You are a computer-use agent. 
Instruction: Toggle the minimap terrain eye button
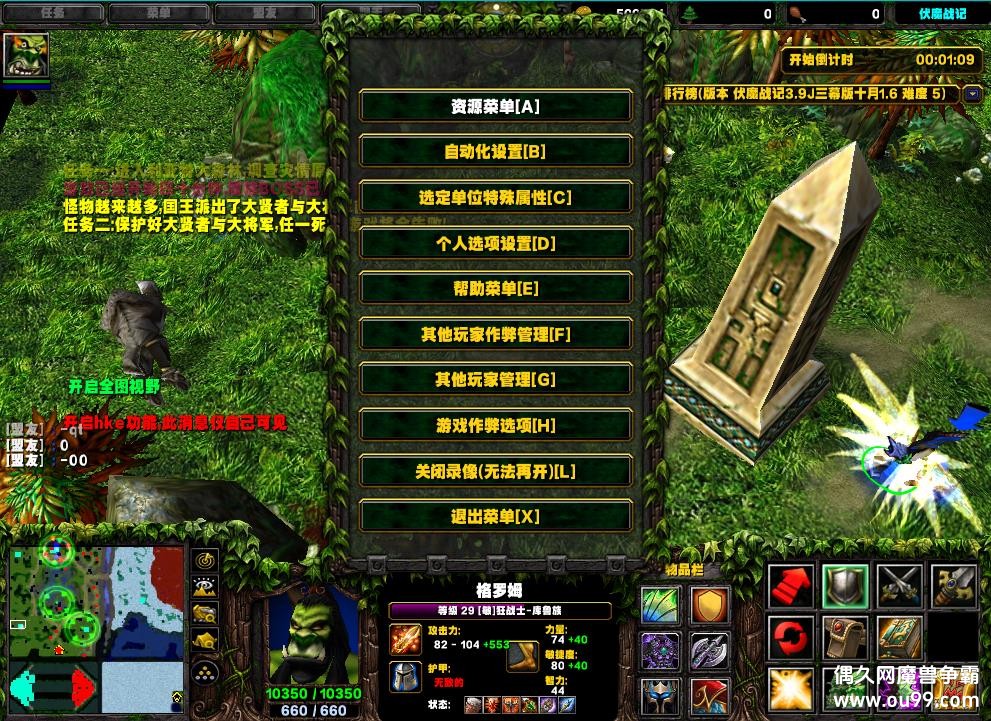click(x=205, y=588)
